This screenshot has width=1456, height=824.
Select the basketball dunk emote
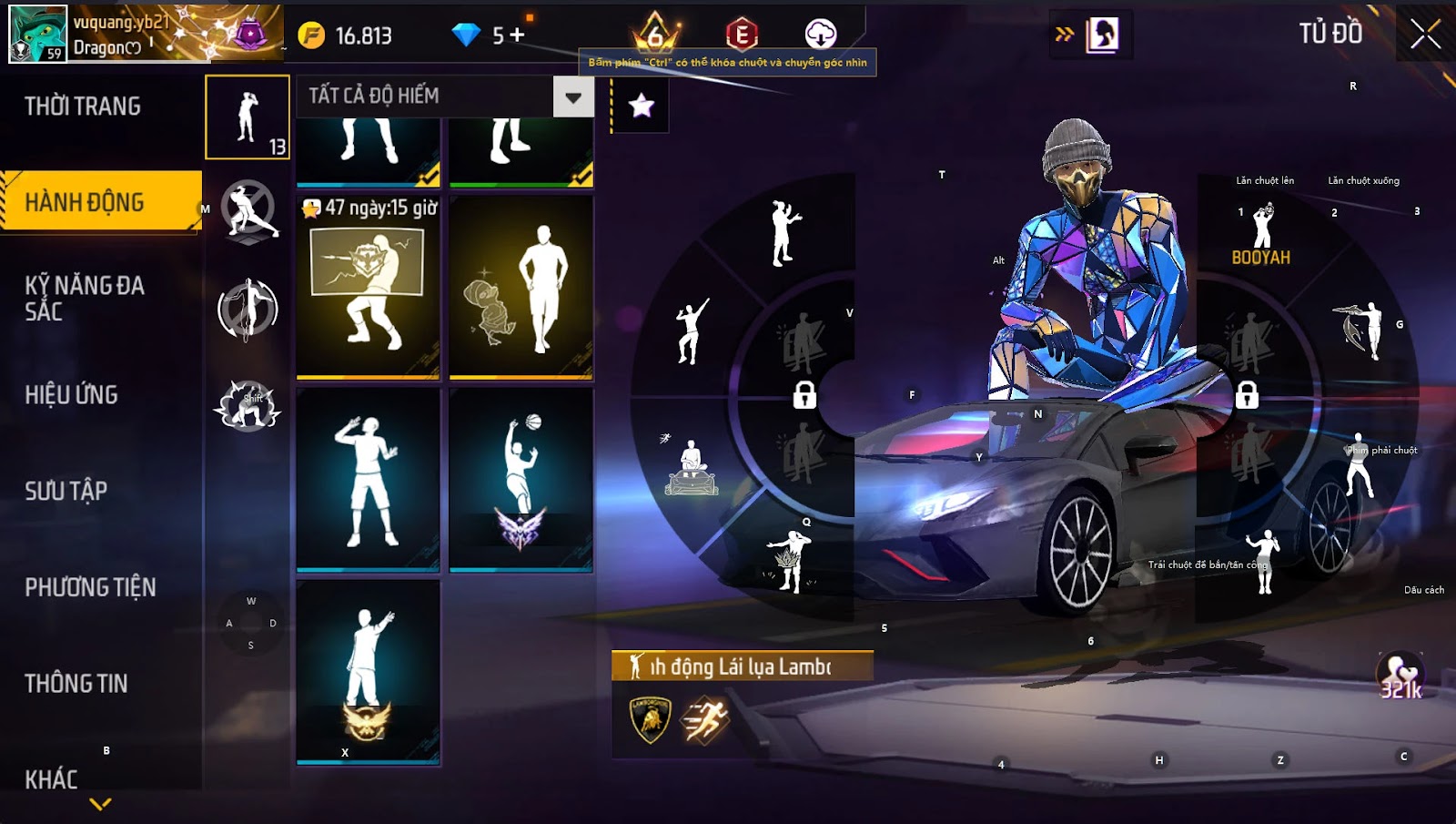tap(521, 480)
